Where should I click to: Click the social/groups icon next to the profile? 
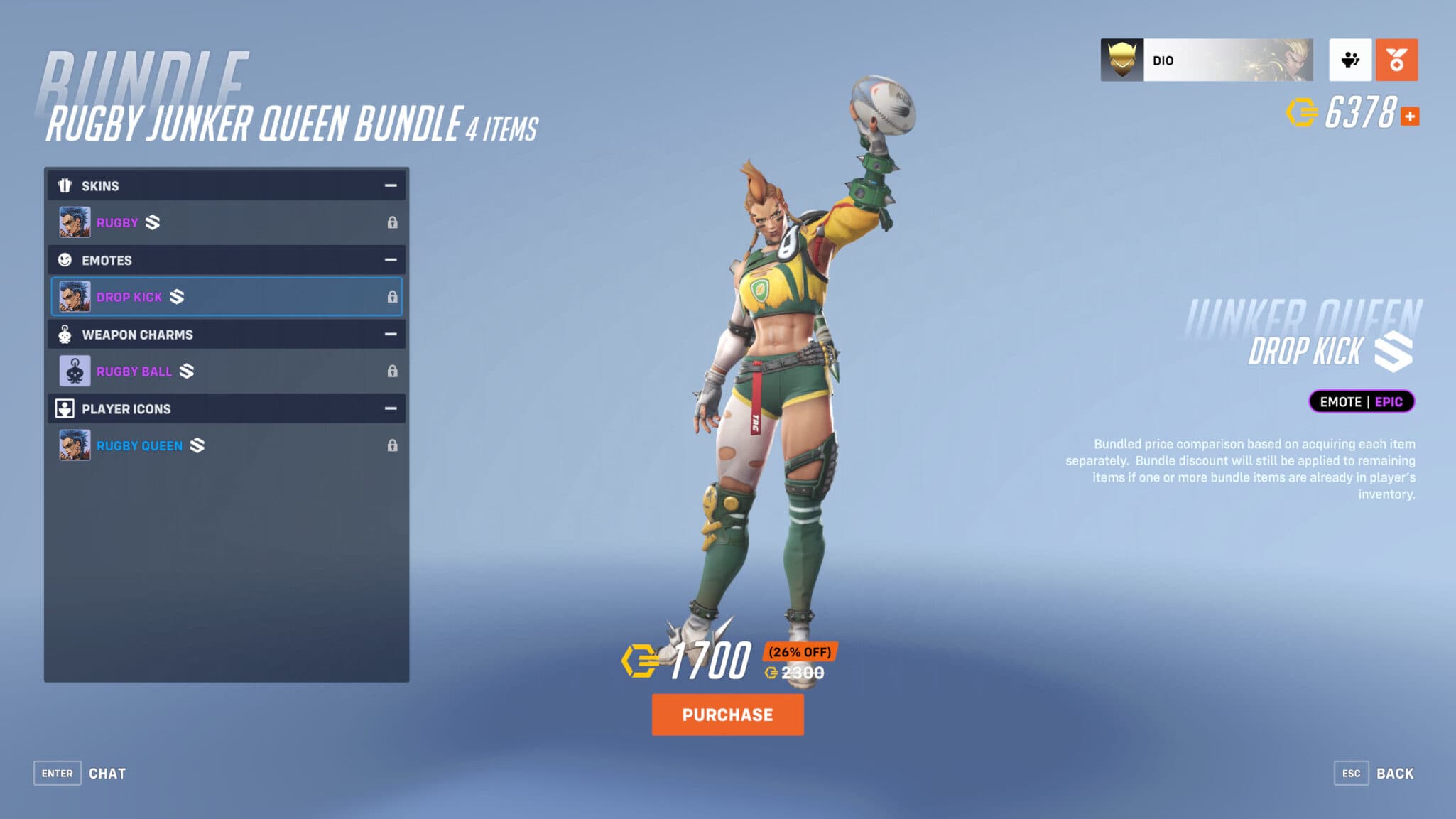[1350, 60]
